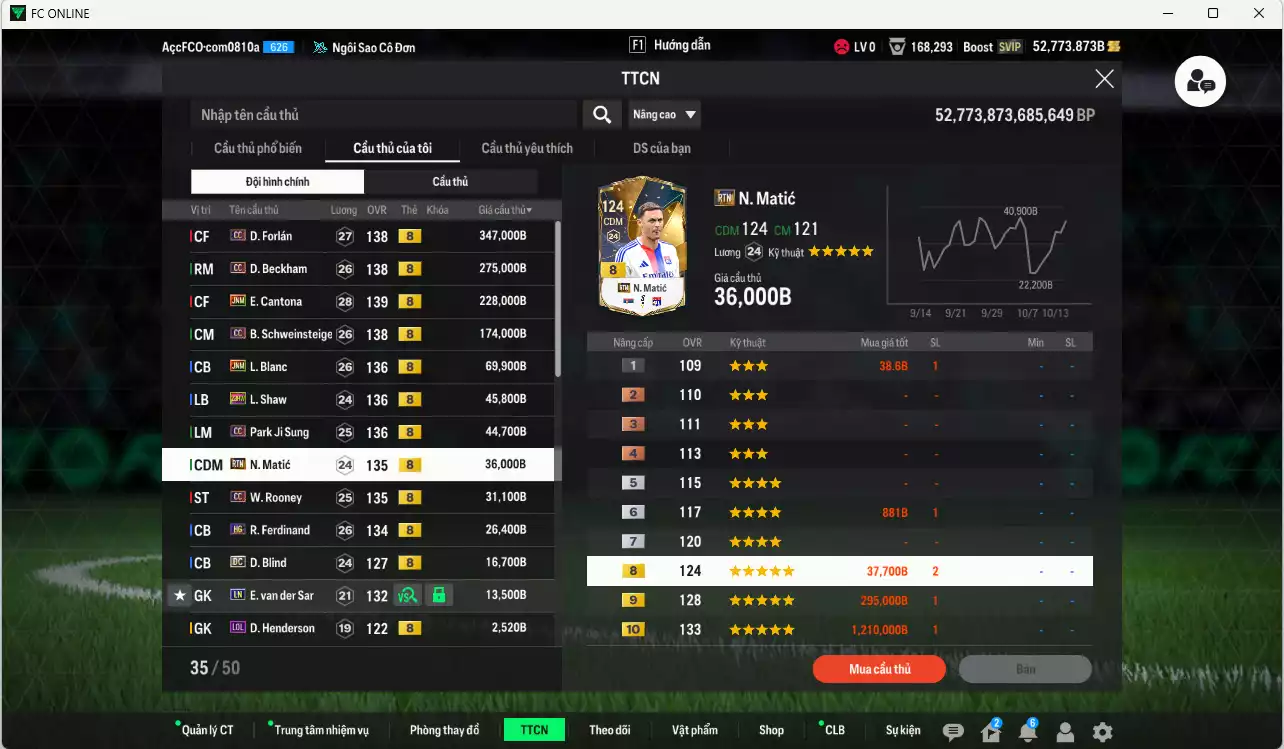Open the friends chat icon at top right
This screenshot has height=749, width=1284.
pos(1200,82)
